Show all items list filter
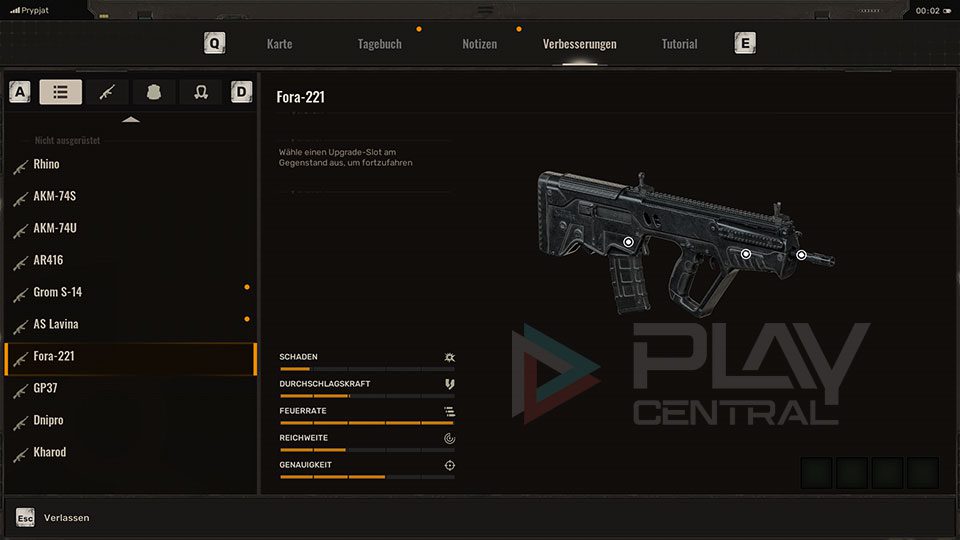Image resolution: width=960 pixels, height=540 pixels. click(61, 92)
